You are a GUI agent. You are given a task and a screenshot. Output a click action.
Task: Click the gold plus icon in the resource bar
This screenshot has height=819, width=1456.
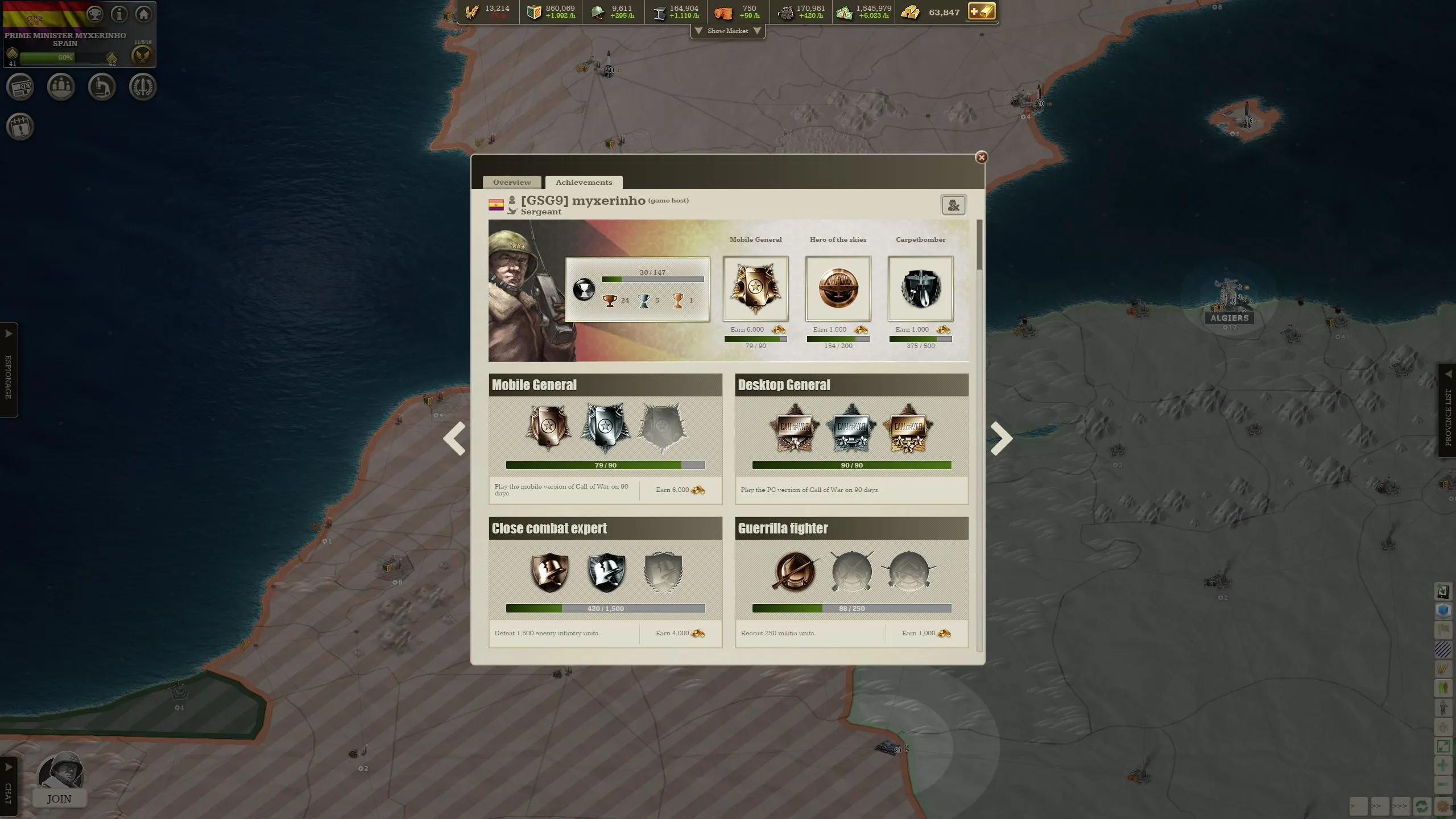[x=982, y=11]
